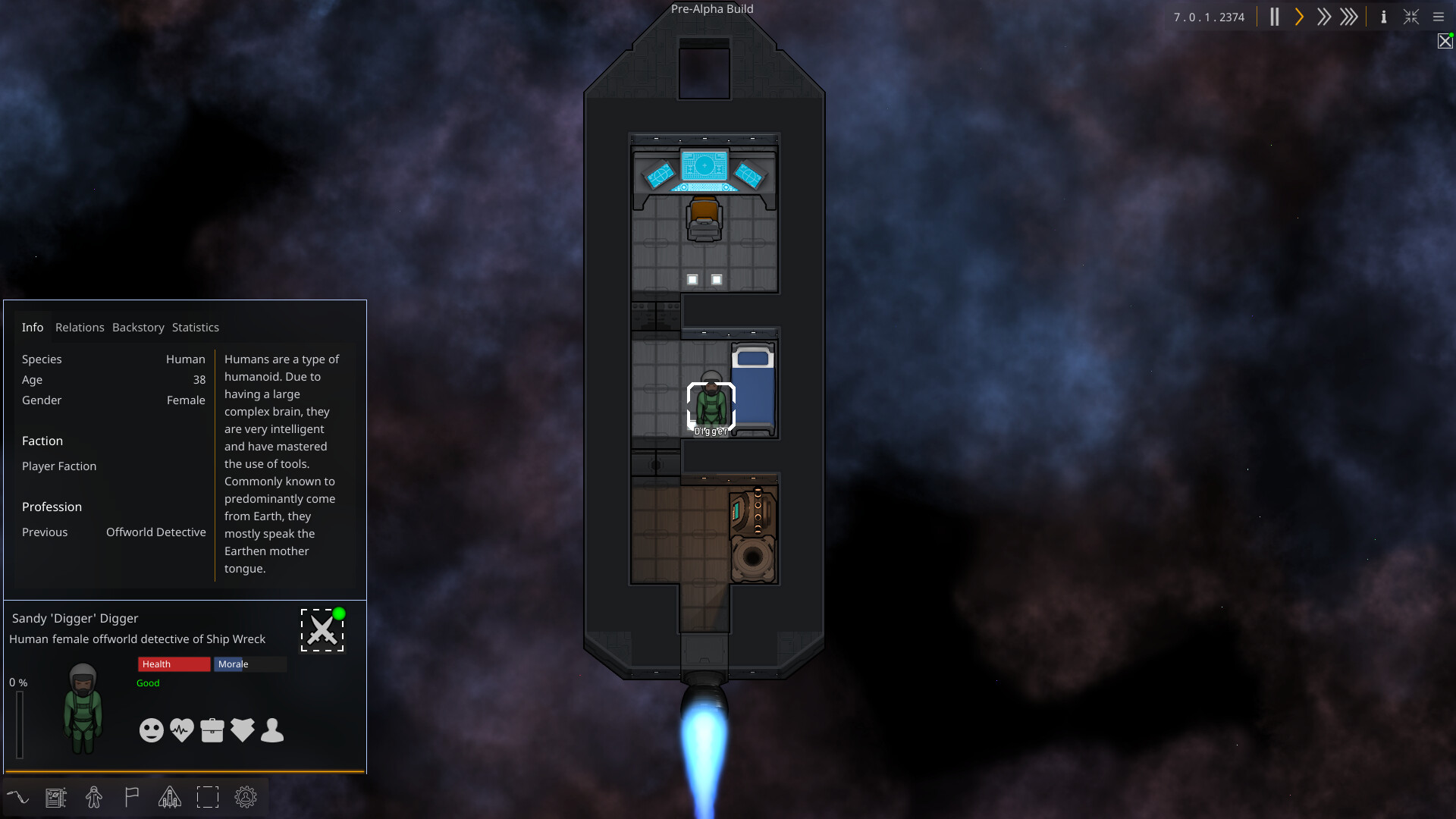
Task: Open the selection brackets tool in bottom toolbar
Action: click(x=208, y=797)
